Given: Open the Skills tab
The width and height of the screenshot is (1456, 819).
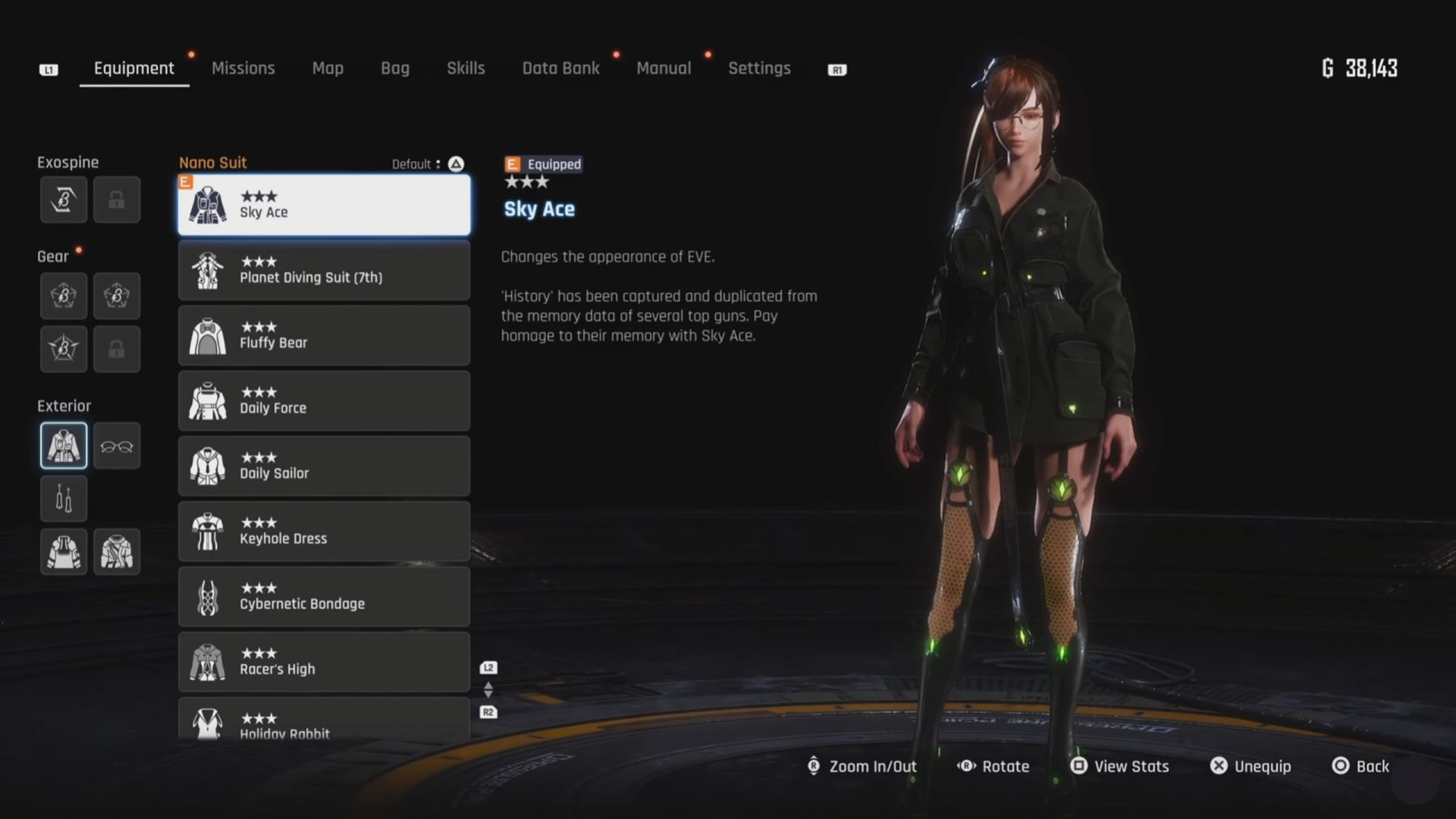Looking at the screenshot, I should tap(466, 68).
